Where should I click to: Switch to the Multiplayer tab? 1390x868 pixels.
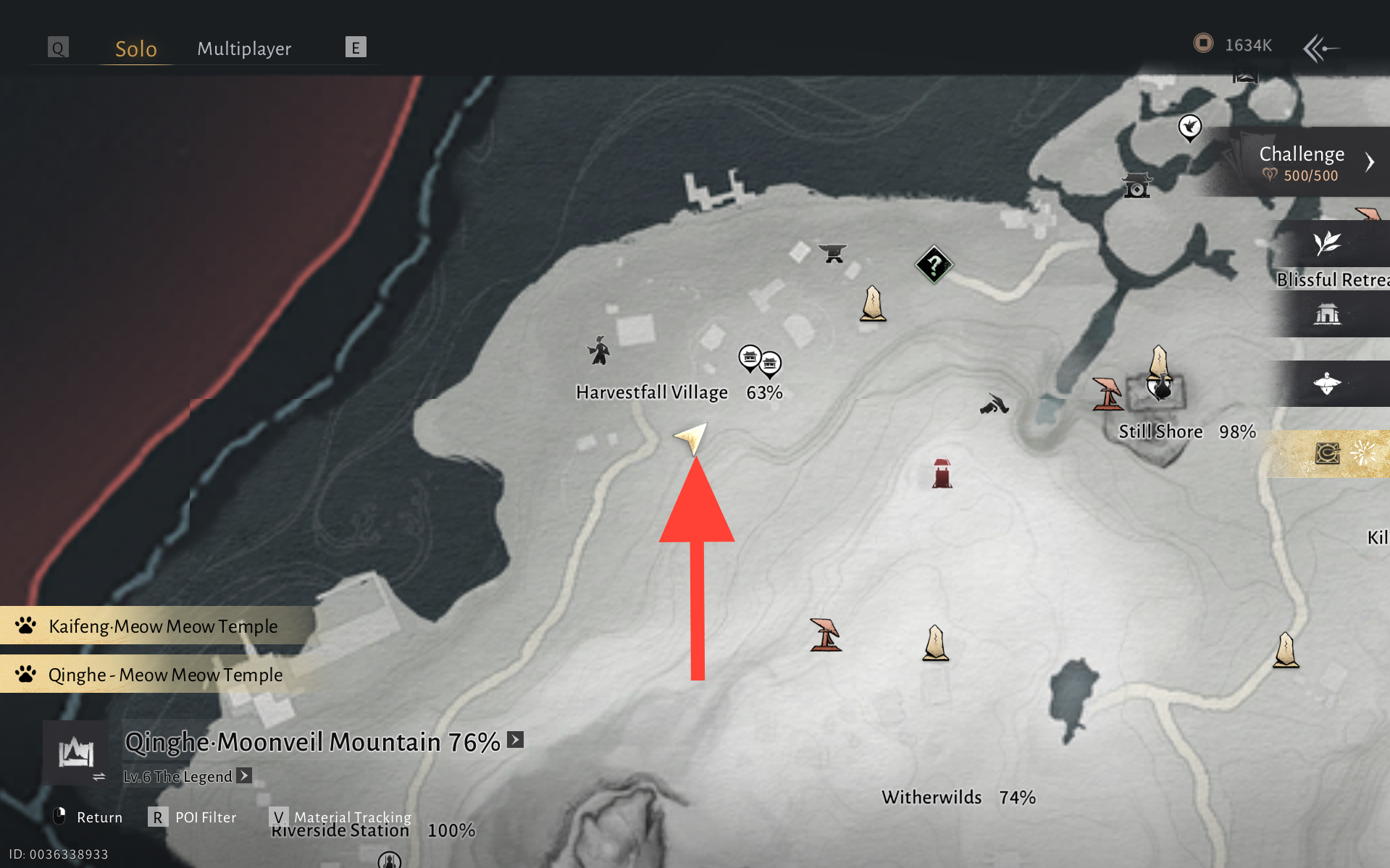pos(244,49)
